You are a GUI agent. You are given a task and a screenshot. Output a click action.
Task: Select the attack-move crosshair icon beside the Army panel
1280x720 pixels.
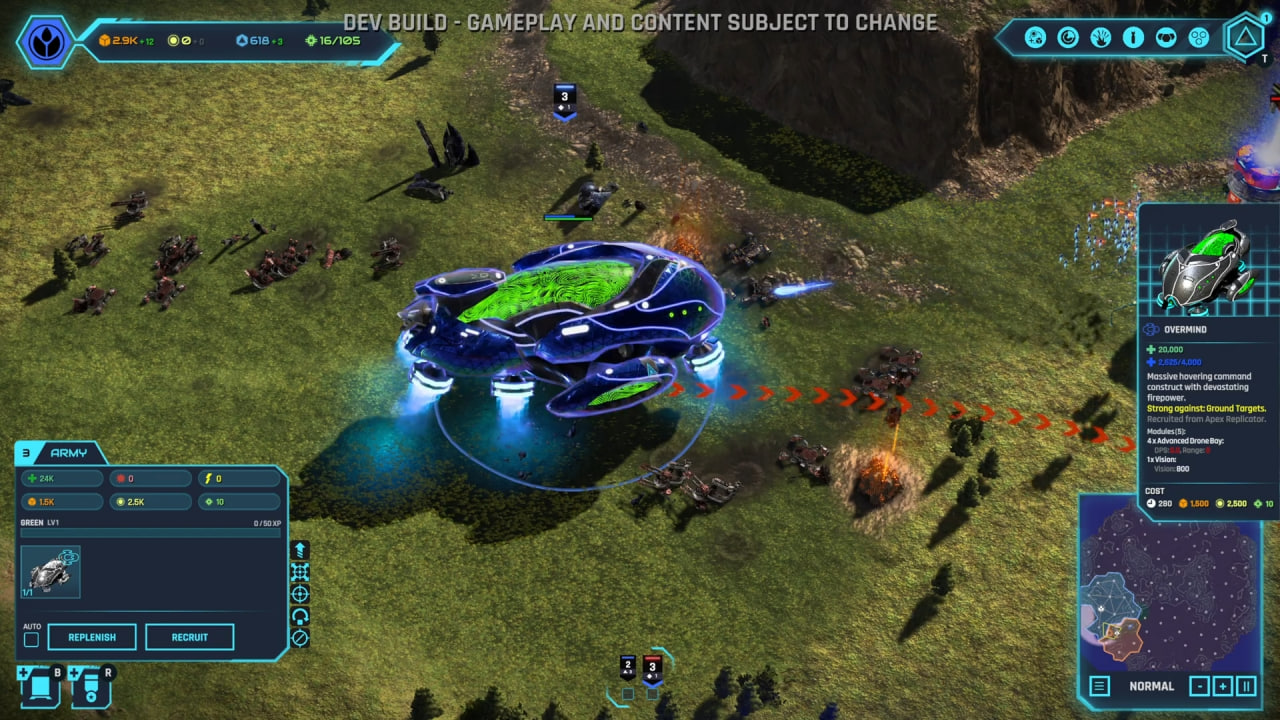(x=298, y=593)
